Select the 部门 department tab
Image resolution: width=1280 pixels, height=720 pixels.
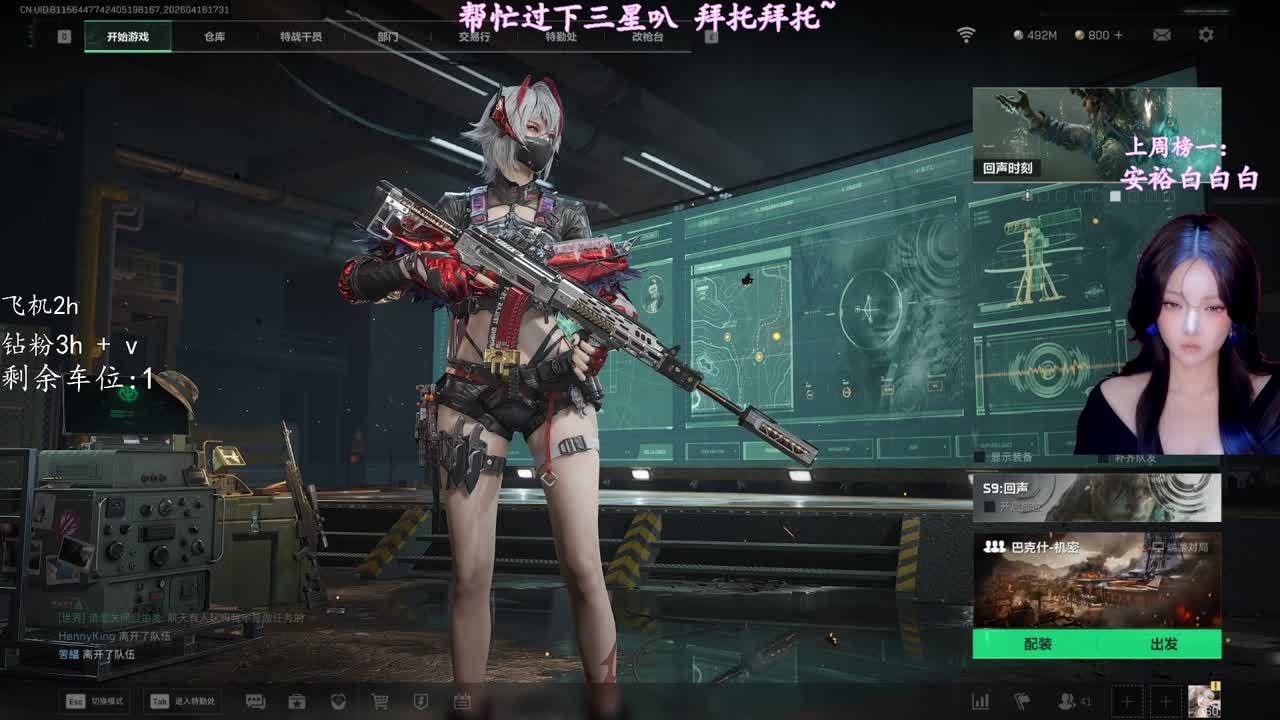coord(388,37)
